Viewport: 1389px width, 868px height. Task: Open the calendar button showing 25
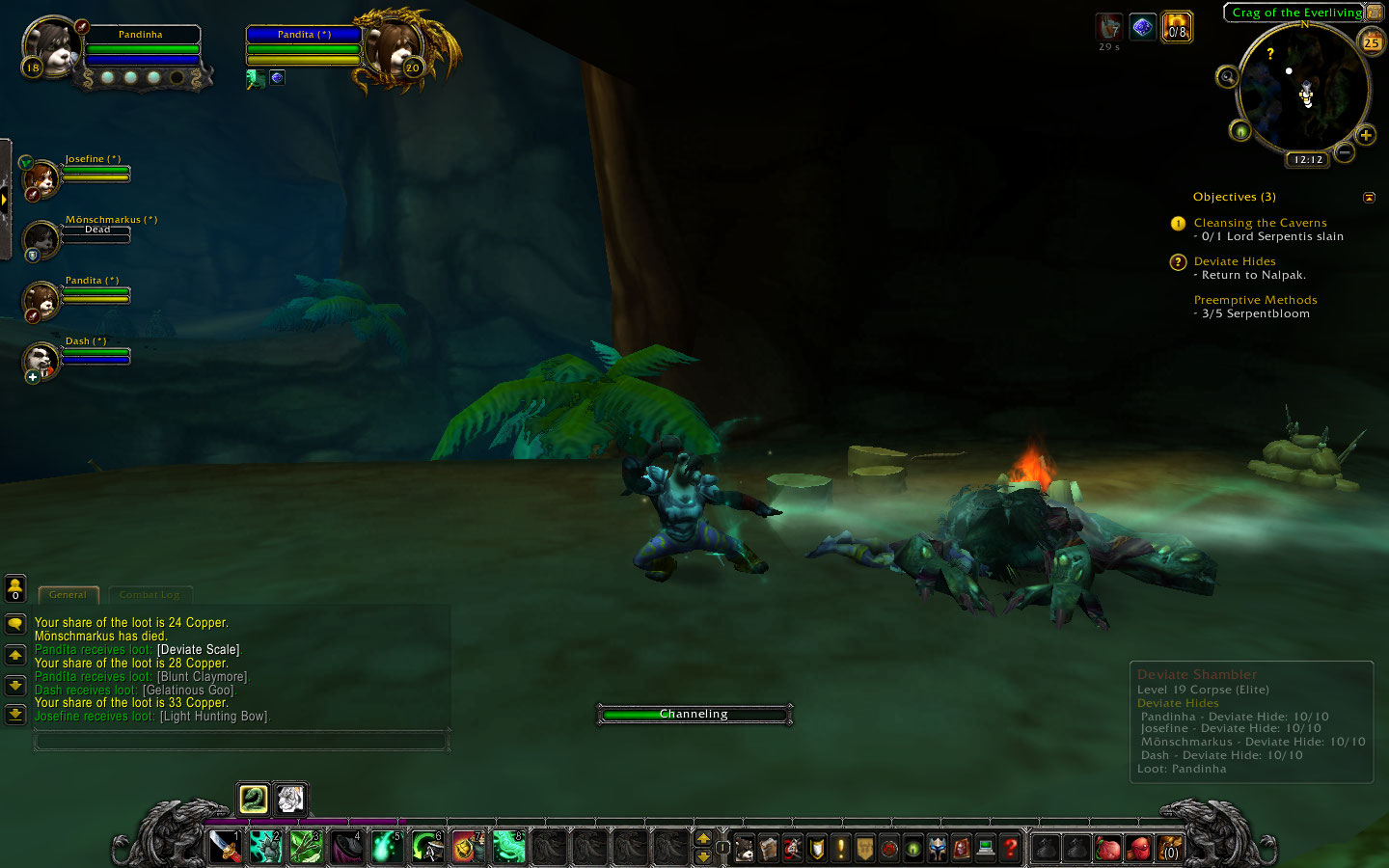[1371, 42]
